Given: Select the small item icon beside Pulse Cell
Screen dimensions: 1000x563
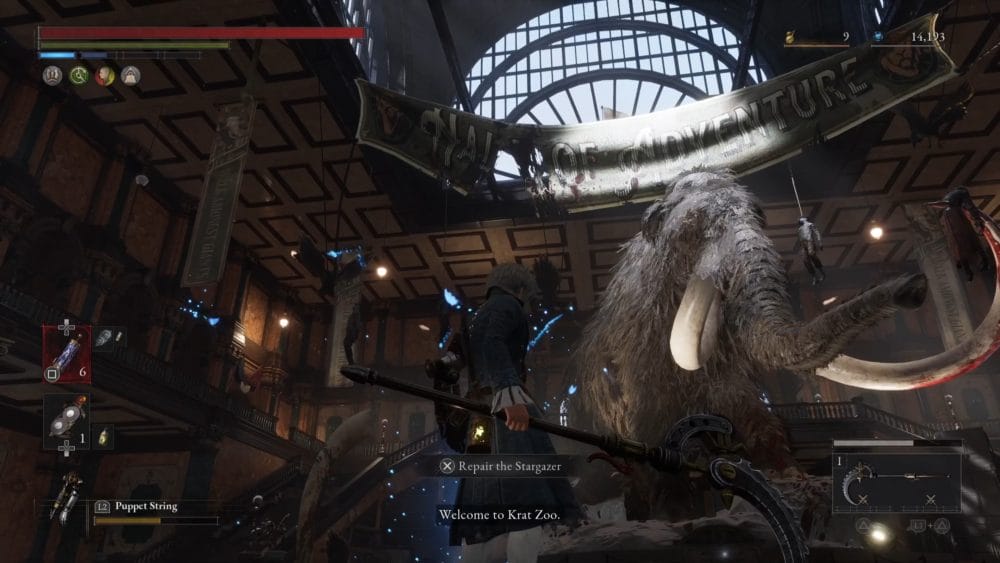Looking at the screenshot, I should (x=111, y=338).
